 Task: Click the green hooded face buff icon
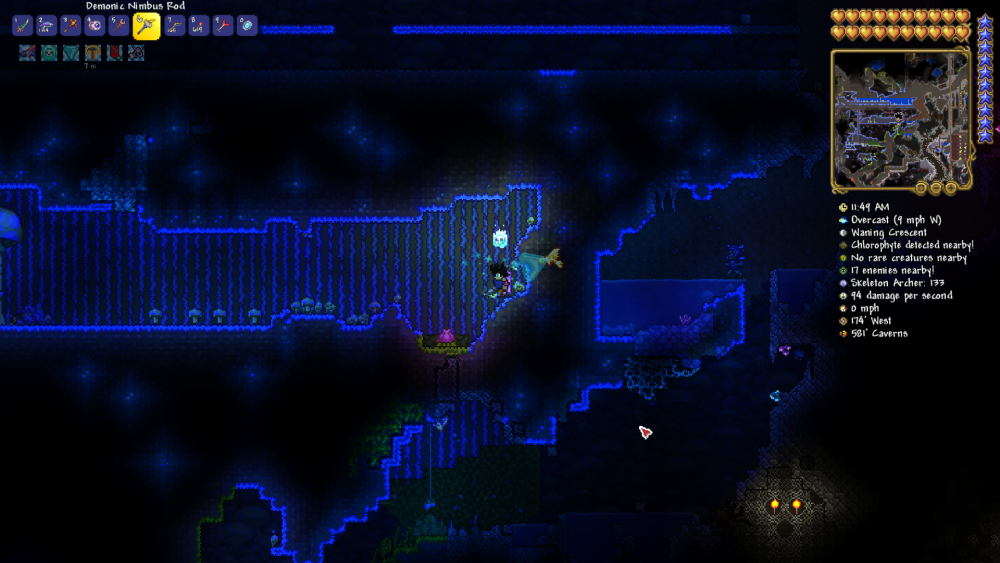(48, 53)
